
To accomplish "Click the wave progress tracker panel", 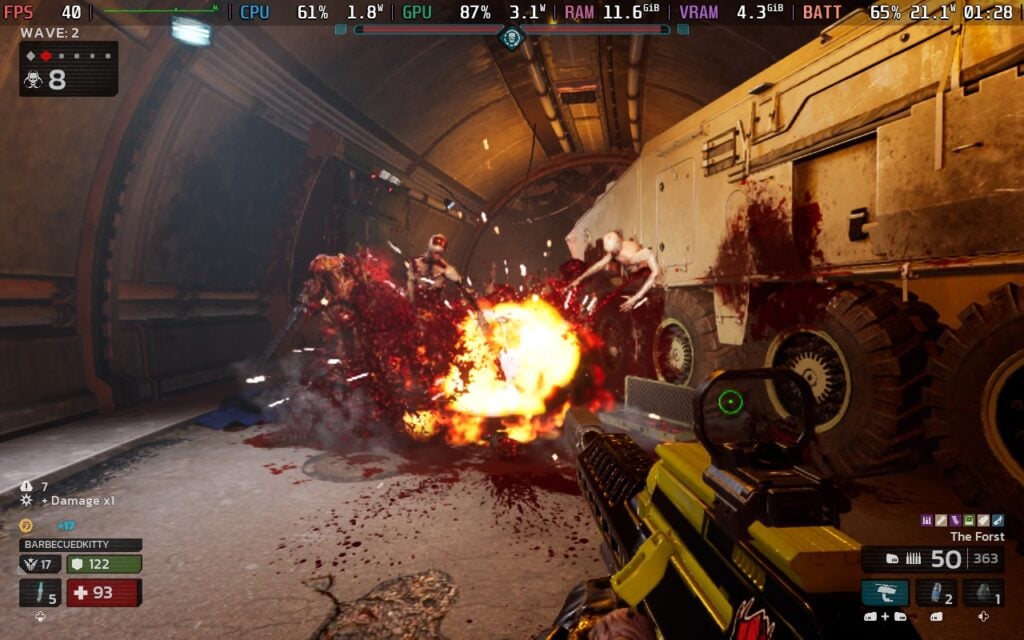I will (68, 69).
